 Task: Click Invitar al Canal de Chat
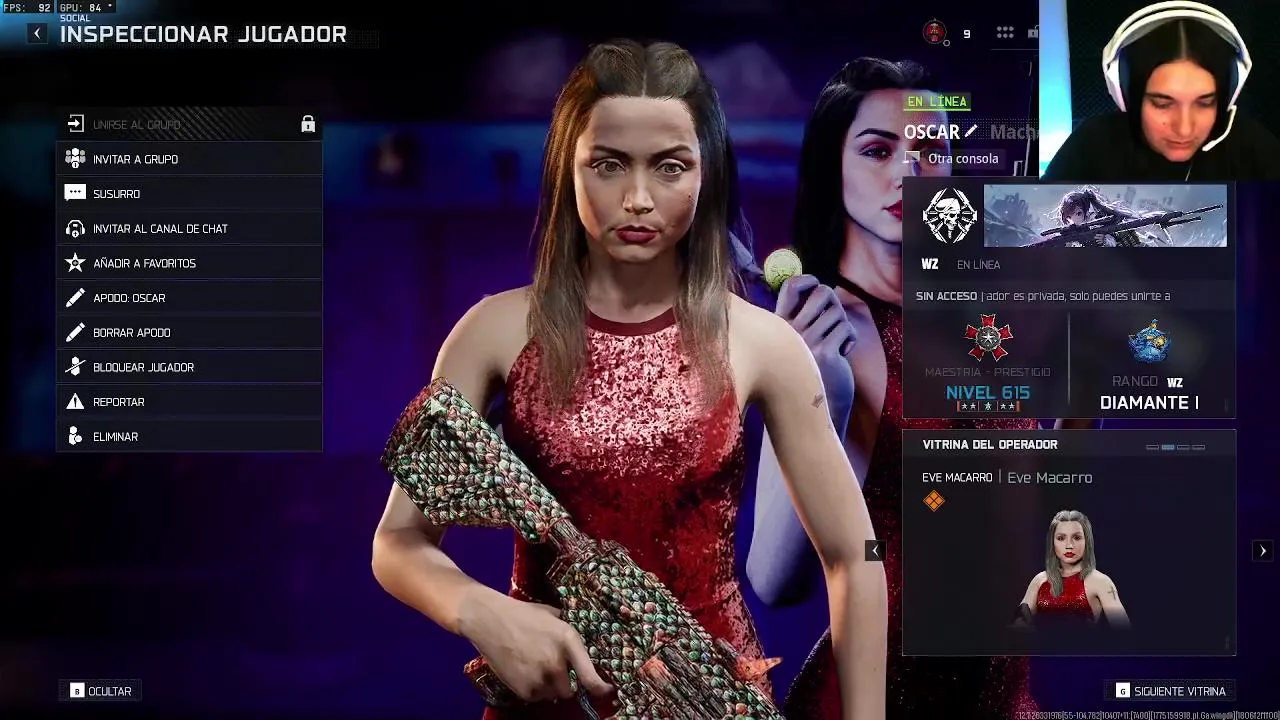pyautogui.click(x=160, y=229)
